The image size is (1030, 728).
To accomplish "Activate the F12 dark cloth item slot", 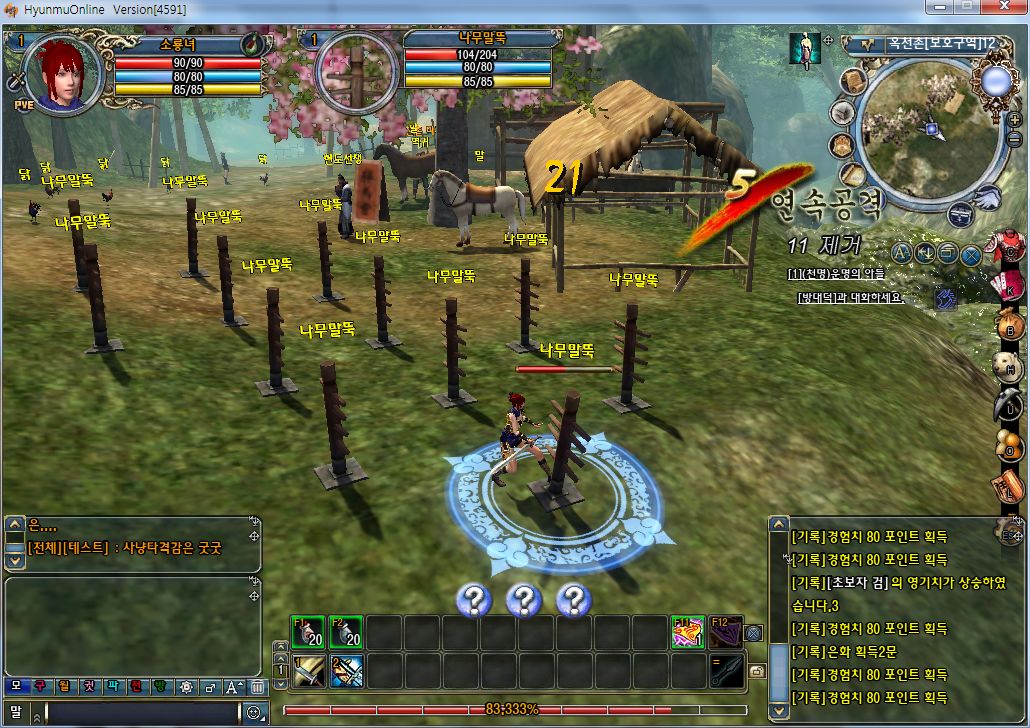I will (726, 632).
